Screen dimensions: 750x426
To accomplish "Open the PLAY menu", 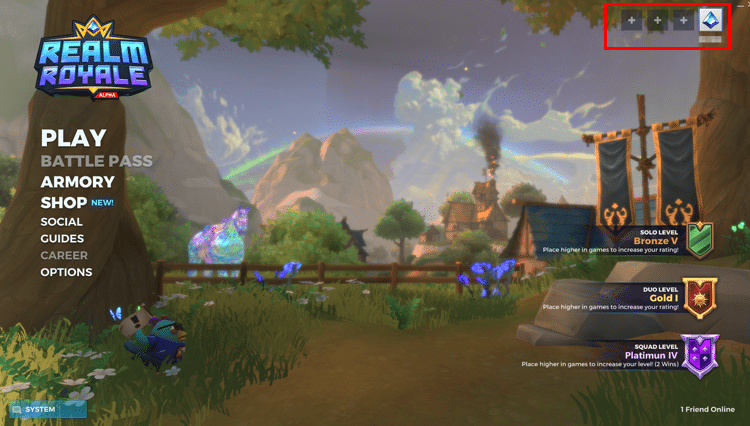I will tap(73, 137).
